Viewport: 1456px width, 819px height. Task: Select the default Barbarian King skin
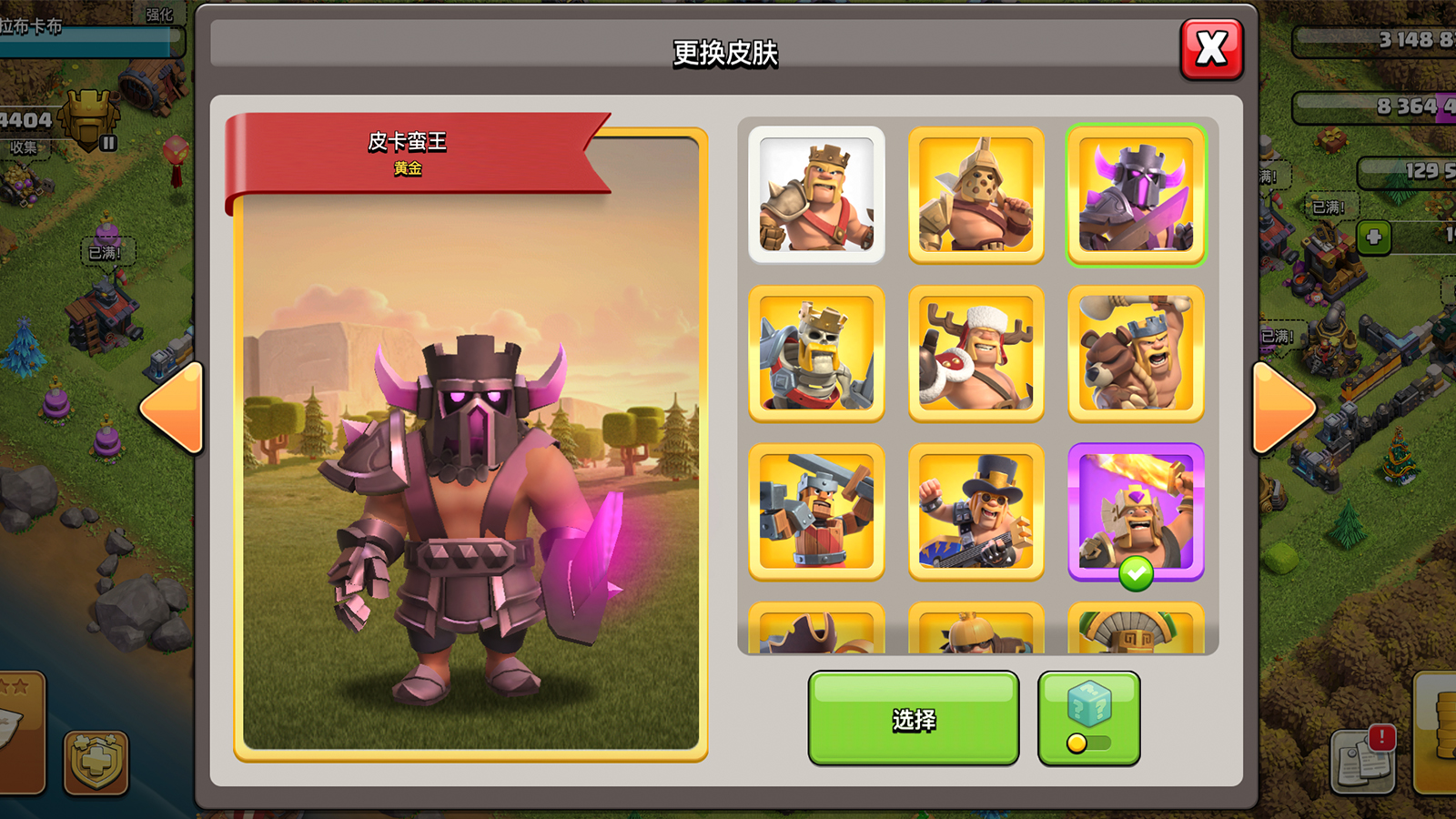click(816, 195)
